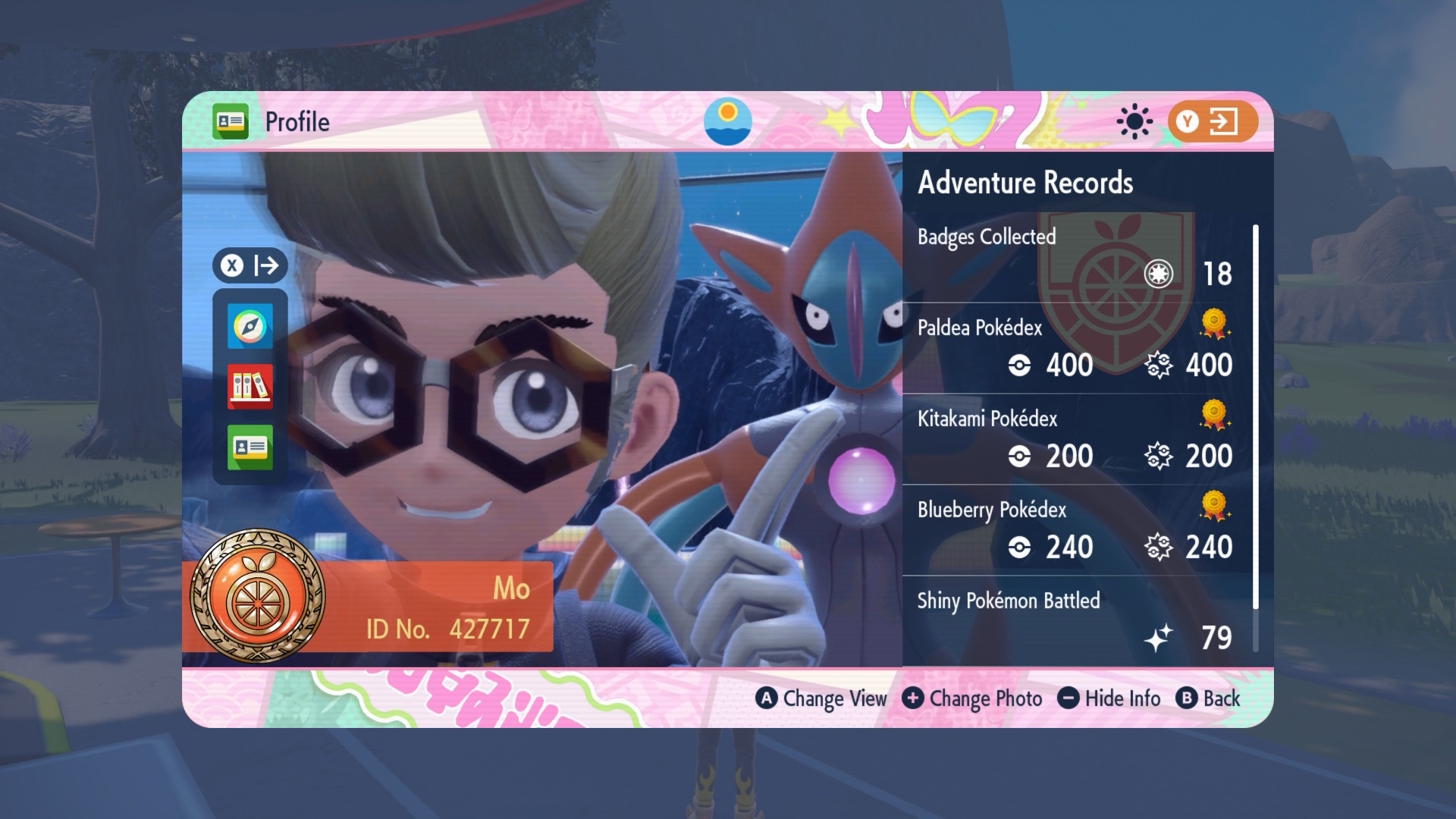Collapse the sidebar with the arrow tab
This screenshot has height=819, width=1456.
point(249,265)
